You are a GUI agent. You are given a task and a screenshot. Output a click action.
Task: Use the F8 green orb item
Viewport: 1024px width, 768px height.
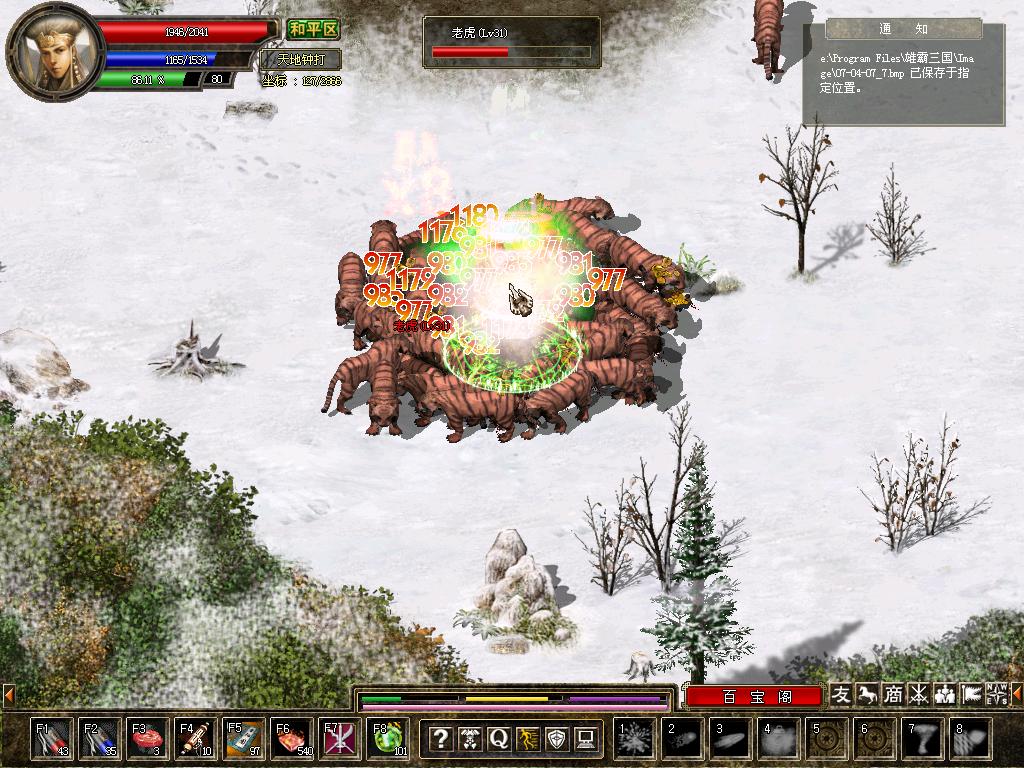[386, 738]
